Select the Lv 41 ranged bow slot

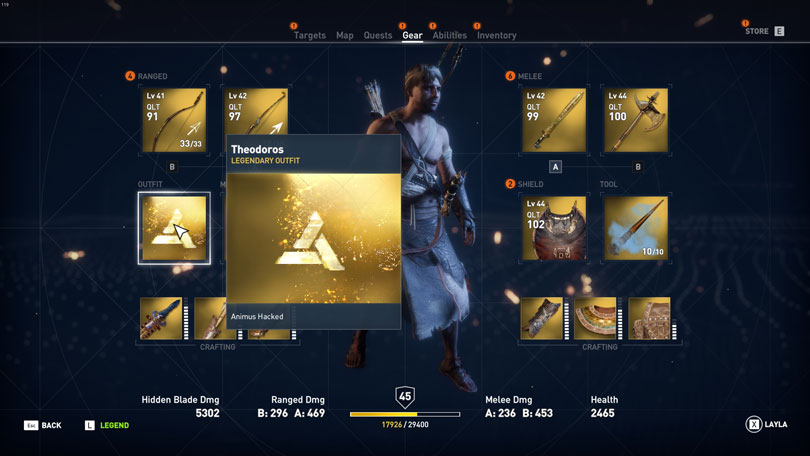(174, 120)
